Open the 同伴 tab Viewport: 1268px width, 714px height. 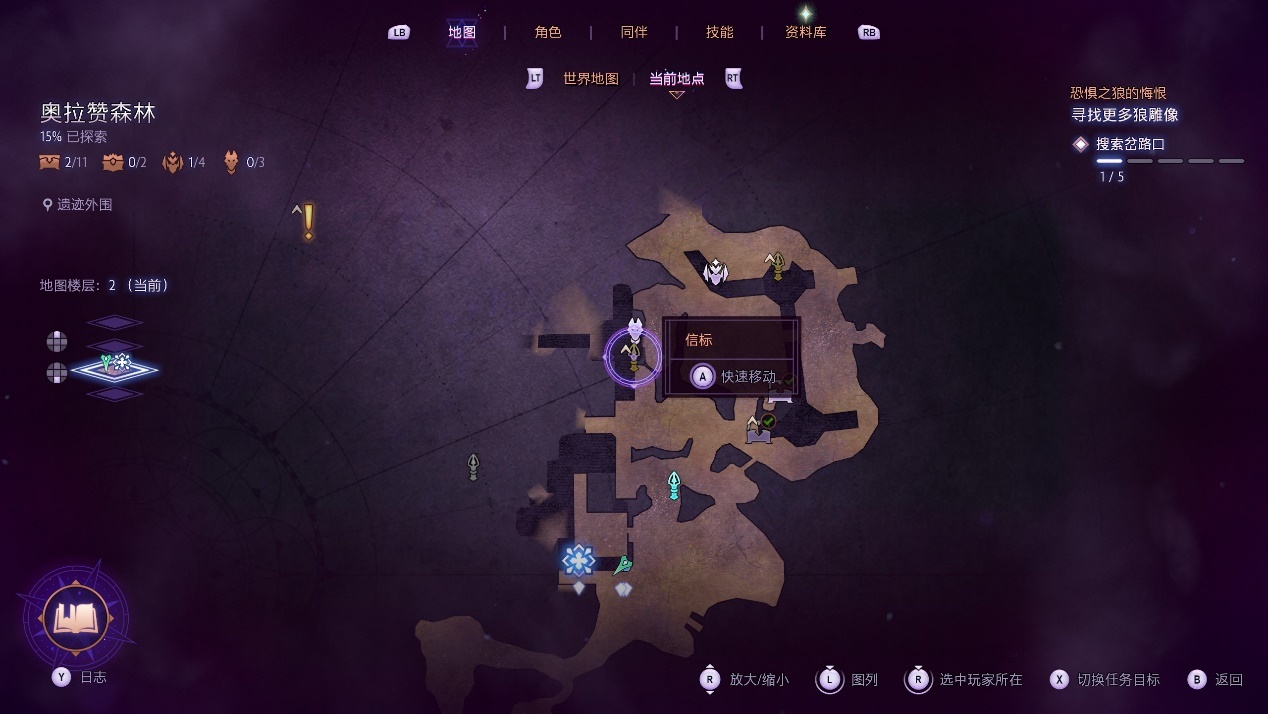click(x=634, y=32)
